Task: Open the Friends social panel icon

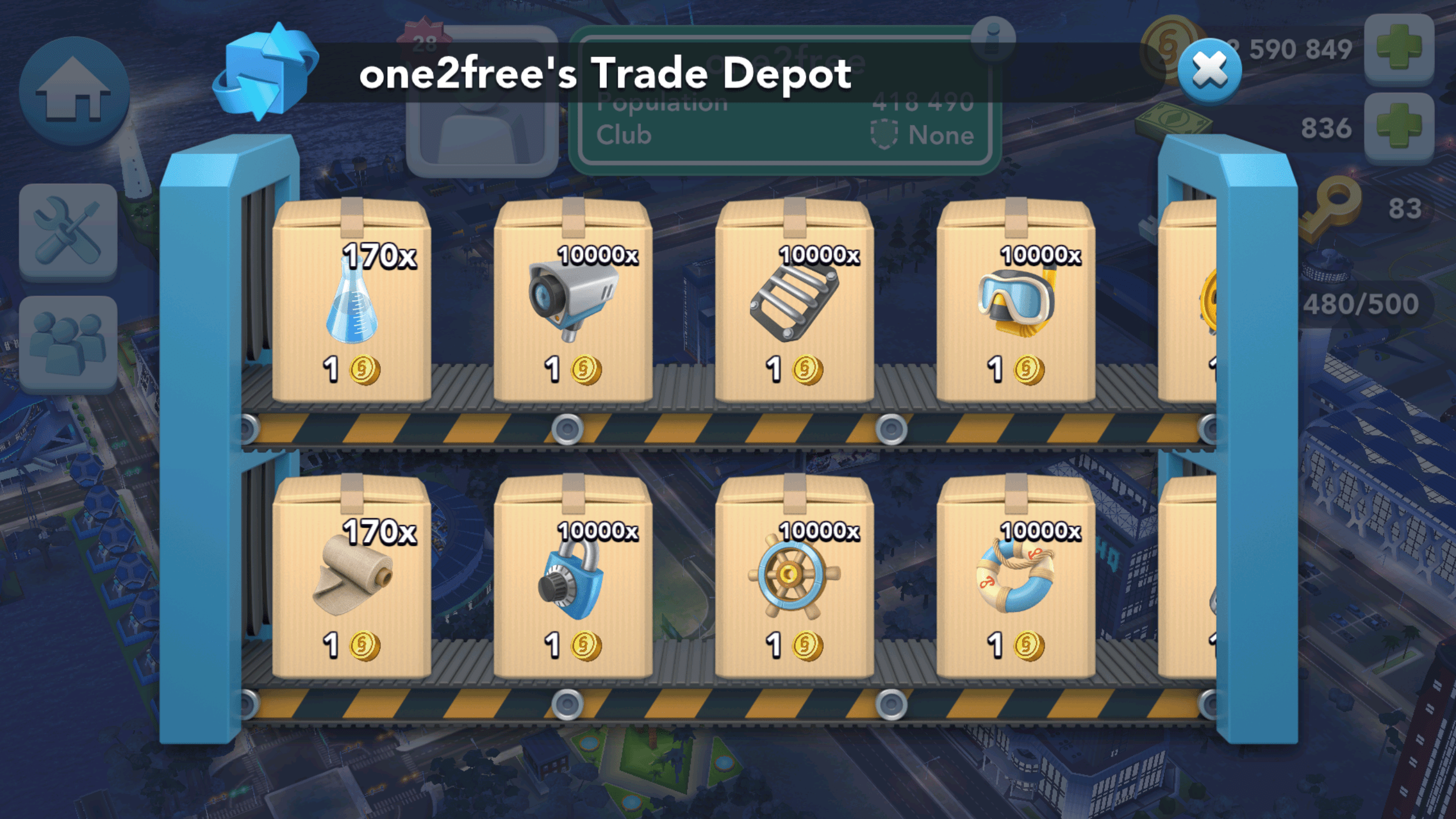Action: (x=68, y=341)
